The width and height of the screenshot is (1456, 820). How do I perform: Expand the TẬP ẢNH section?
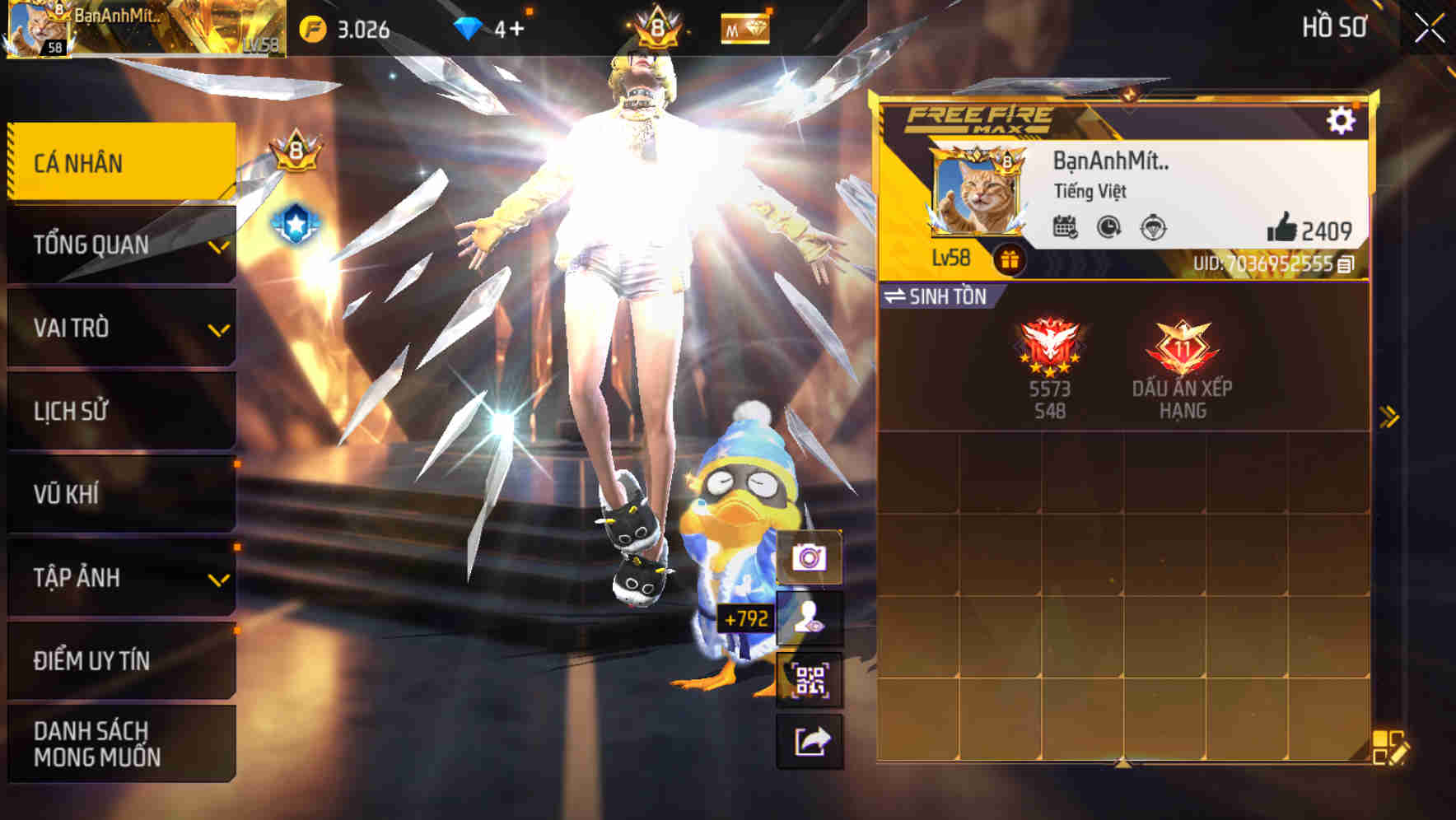(121, 578)
